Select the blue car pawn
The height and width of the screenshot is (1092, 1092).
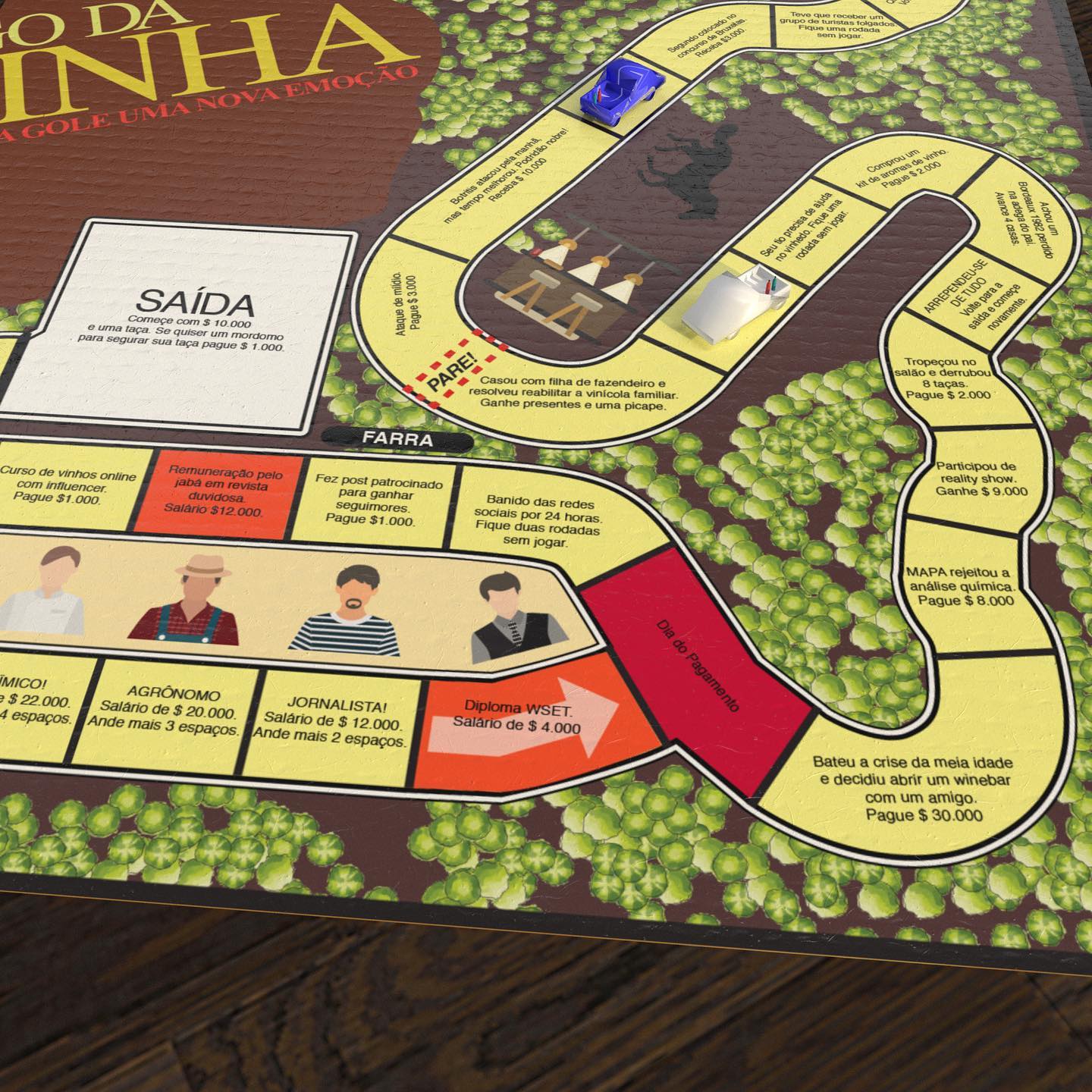pyautogui.click(x=622, y=87)
